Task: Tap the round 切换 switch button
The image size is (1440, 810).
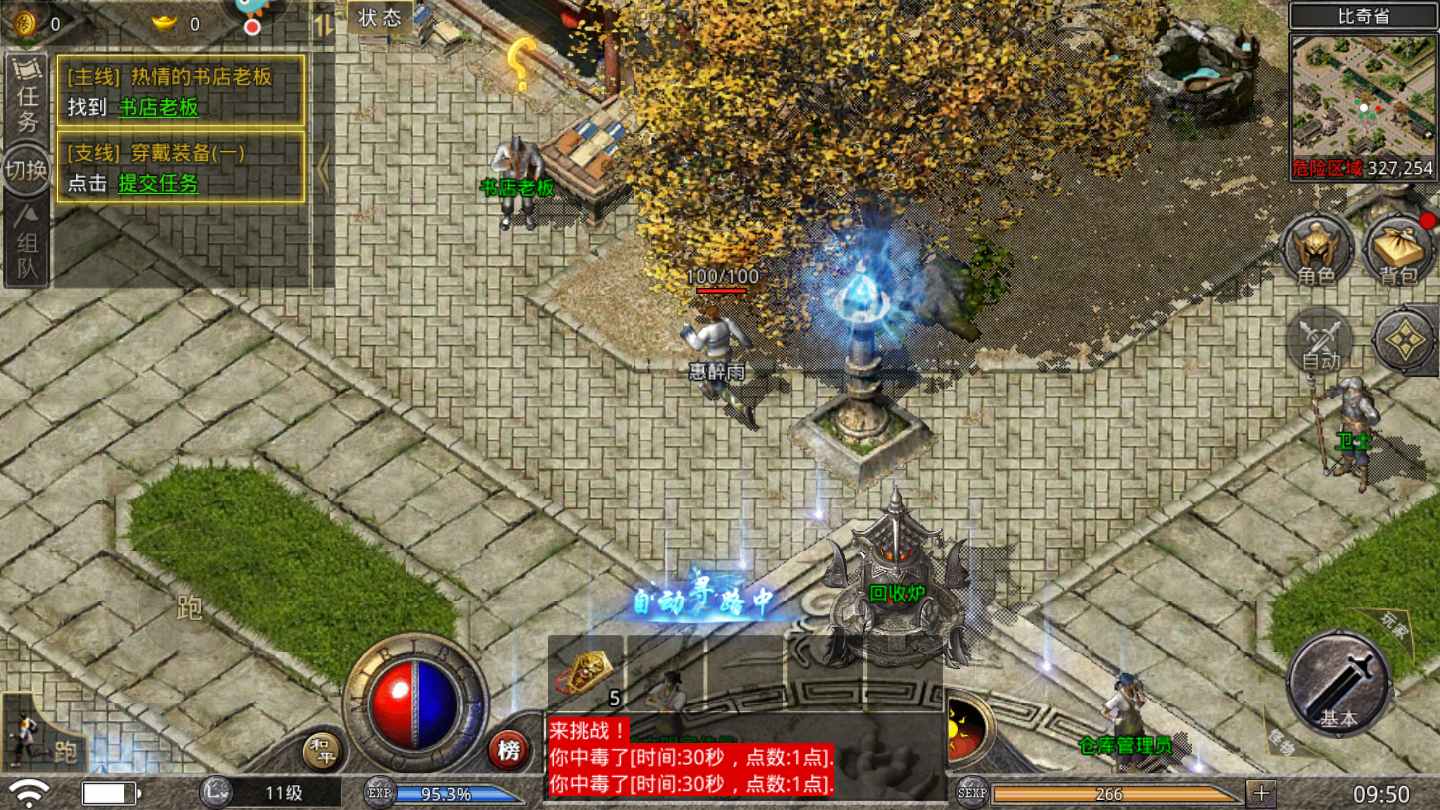Action: [x=26, y=169]
